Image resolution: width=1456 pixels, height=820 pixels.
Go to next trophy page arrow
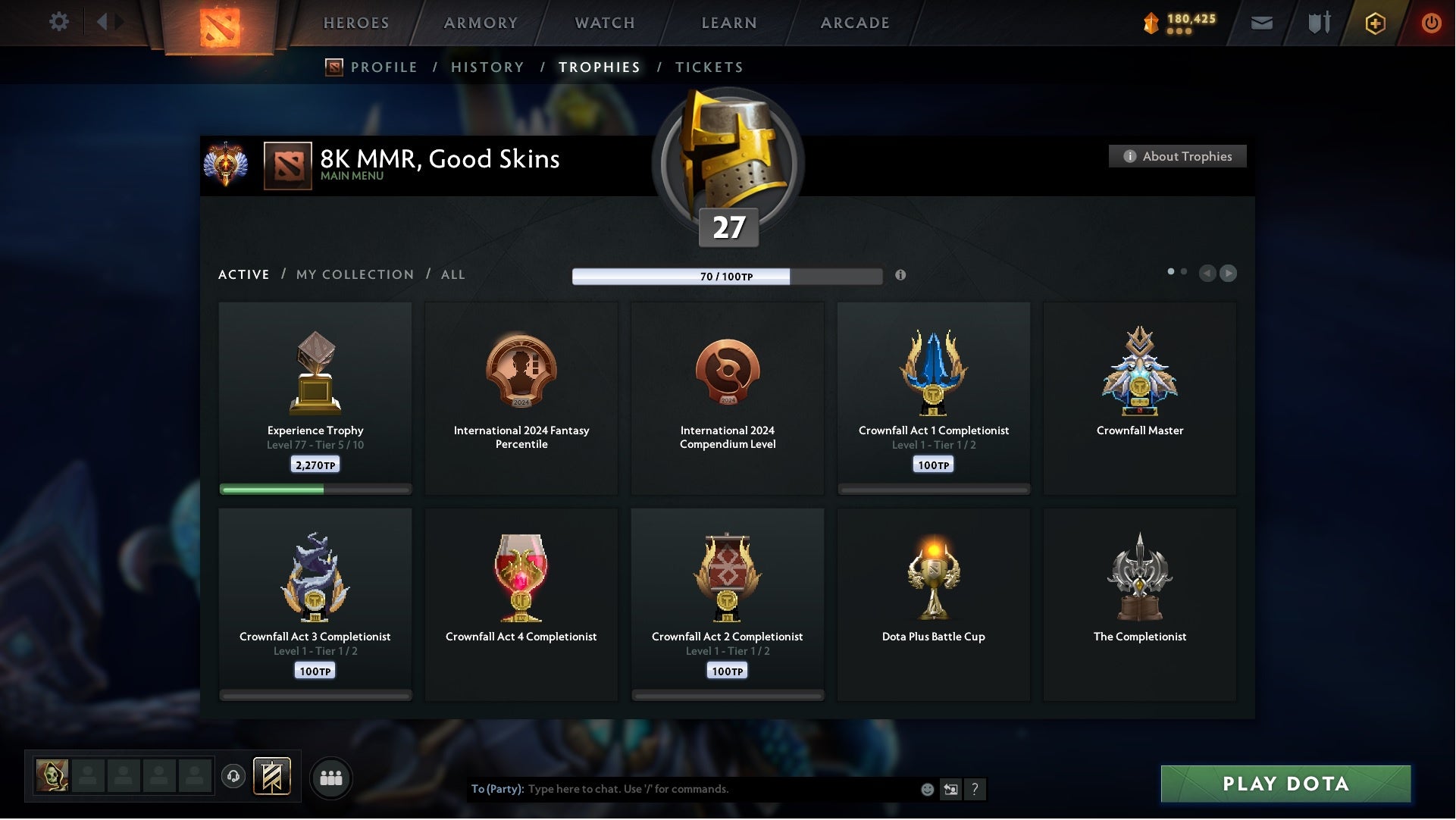(x=1228, y=274)
